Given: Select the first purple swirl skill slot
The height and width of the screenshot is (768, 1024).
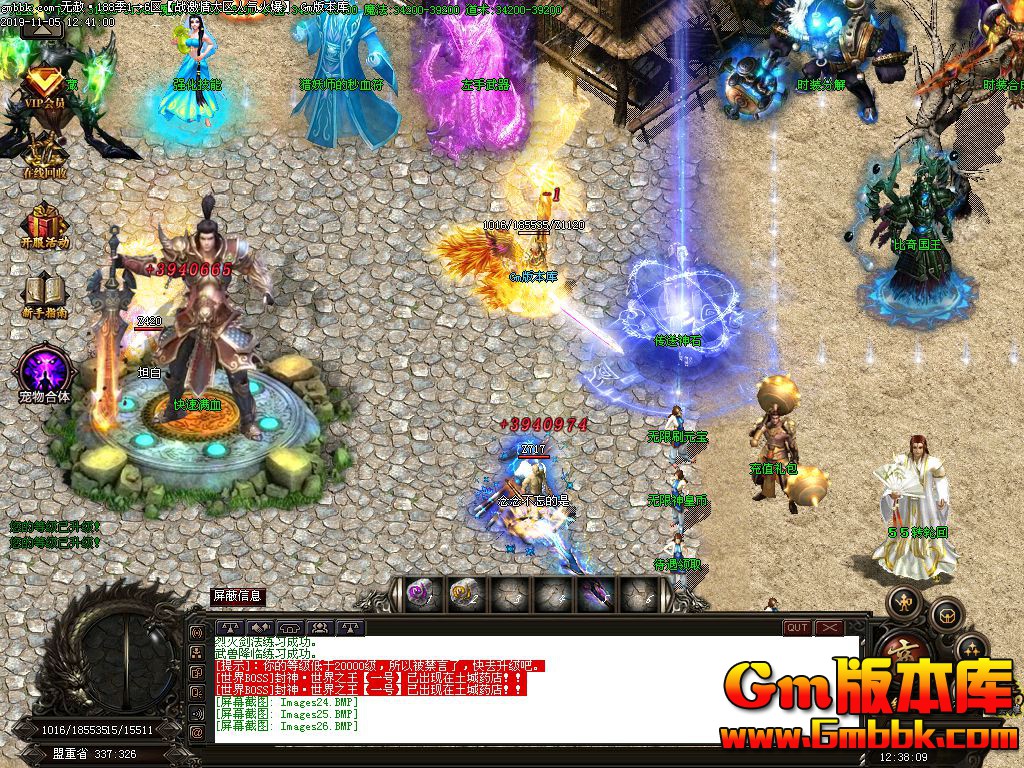Looking at the screenshot, I should click(420, 594).
